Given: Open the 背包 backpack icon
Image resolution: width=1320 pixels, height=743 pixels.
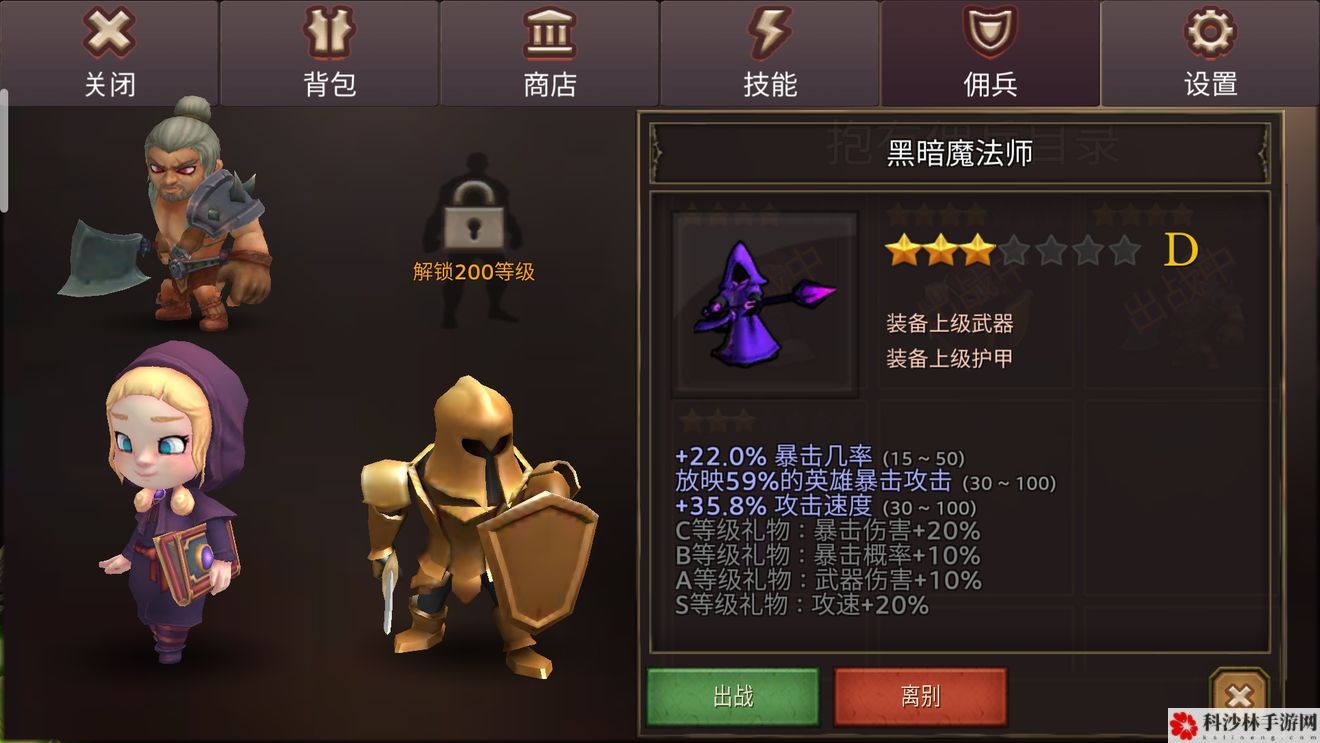Looking at the screenshot, I should (x=330, y=35).
